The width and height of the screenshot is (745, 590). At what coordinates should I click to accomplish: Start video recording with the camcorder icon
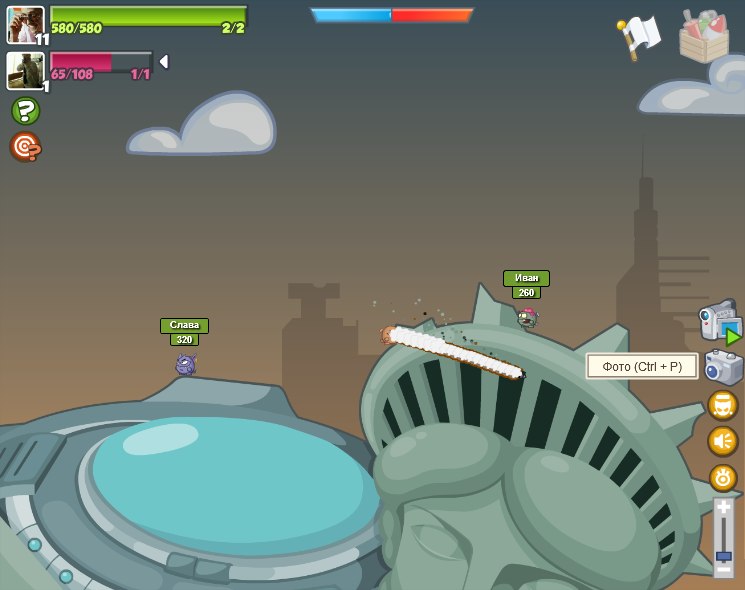719,322
